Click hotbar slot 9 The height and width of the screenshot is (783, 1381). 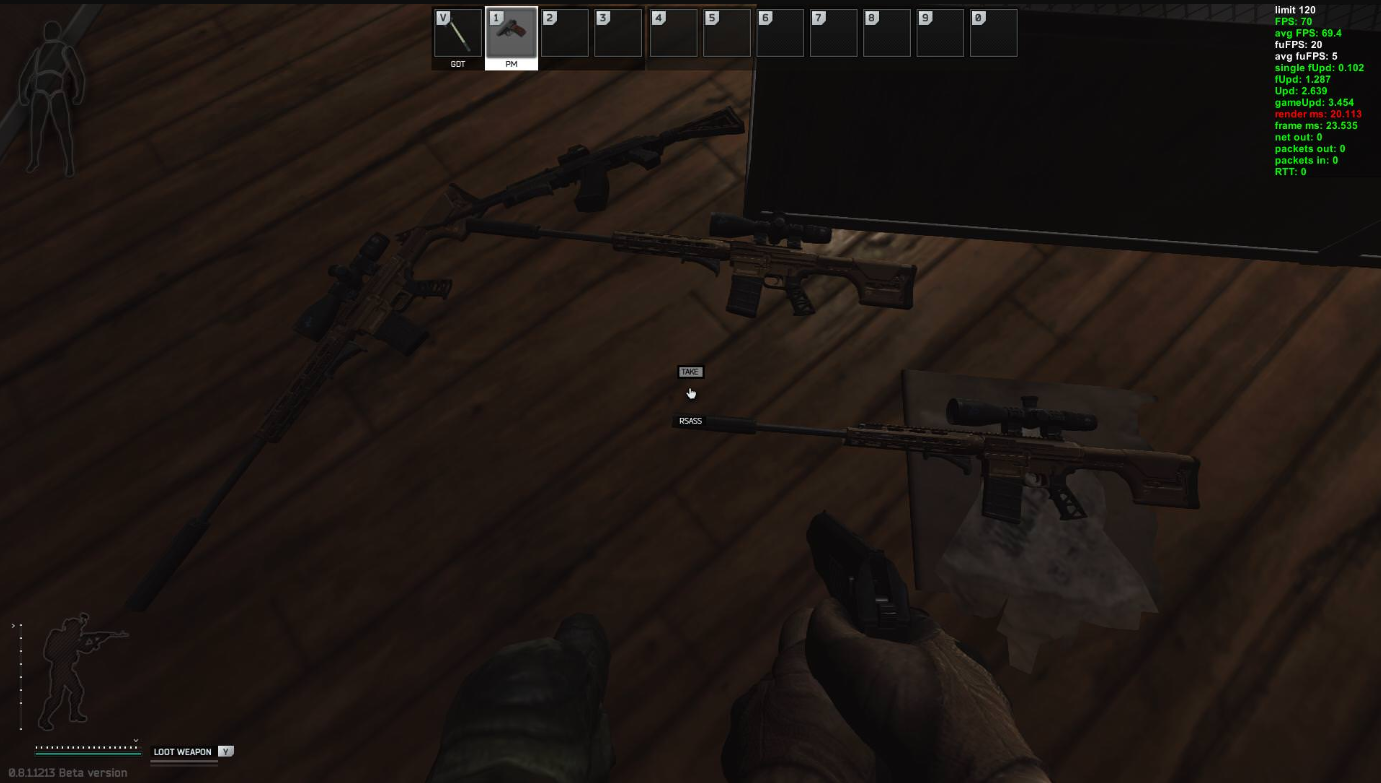[939, 32]
